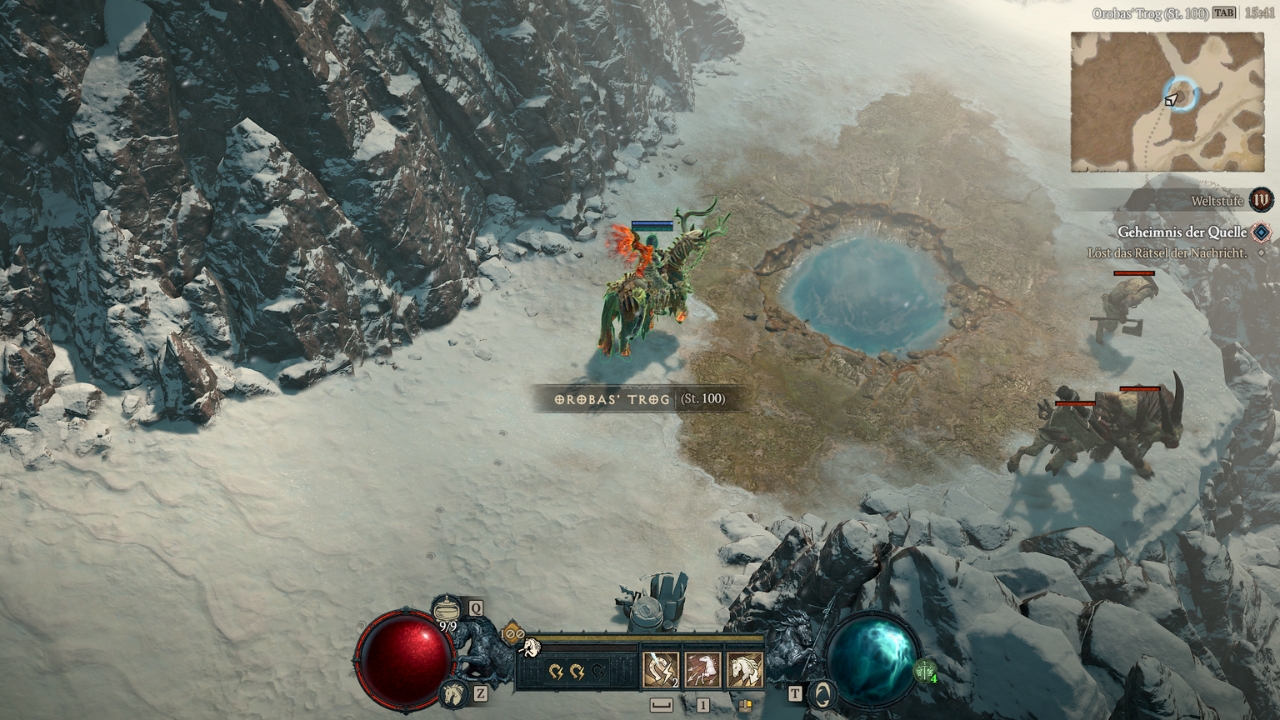Select the blue quest circle on the minimap
The height and width of the screenshot is (720, 1280).
click(x=1183, y=94)
